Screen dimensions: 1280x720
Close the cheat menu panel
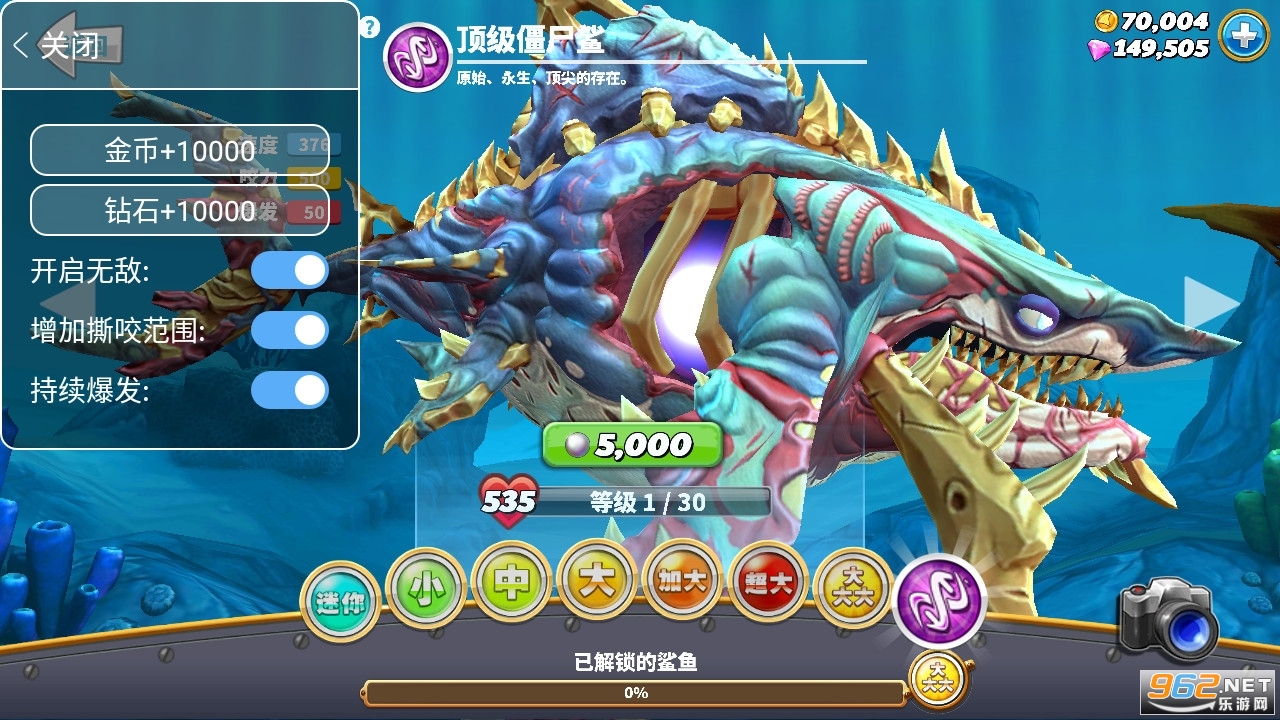pos(57,45)
